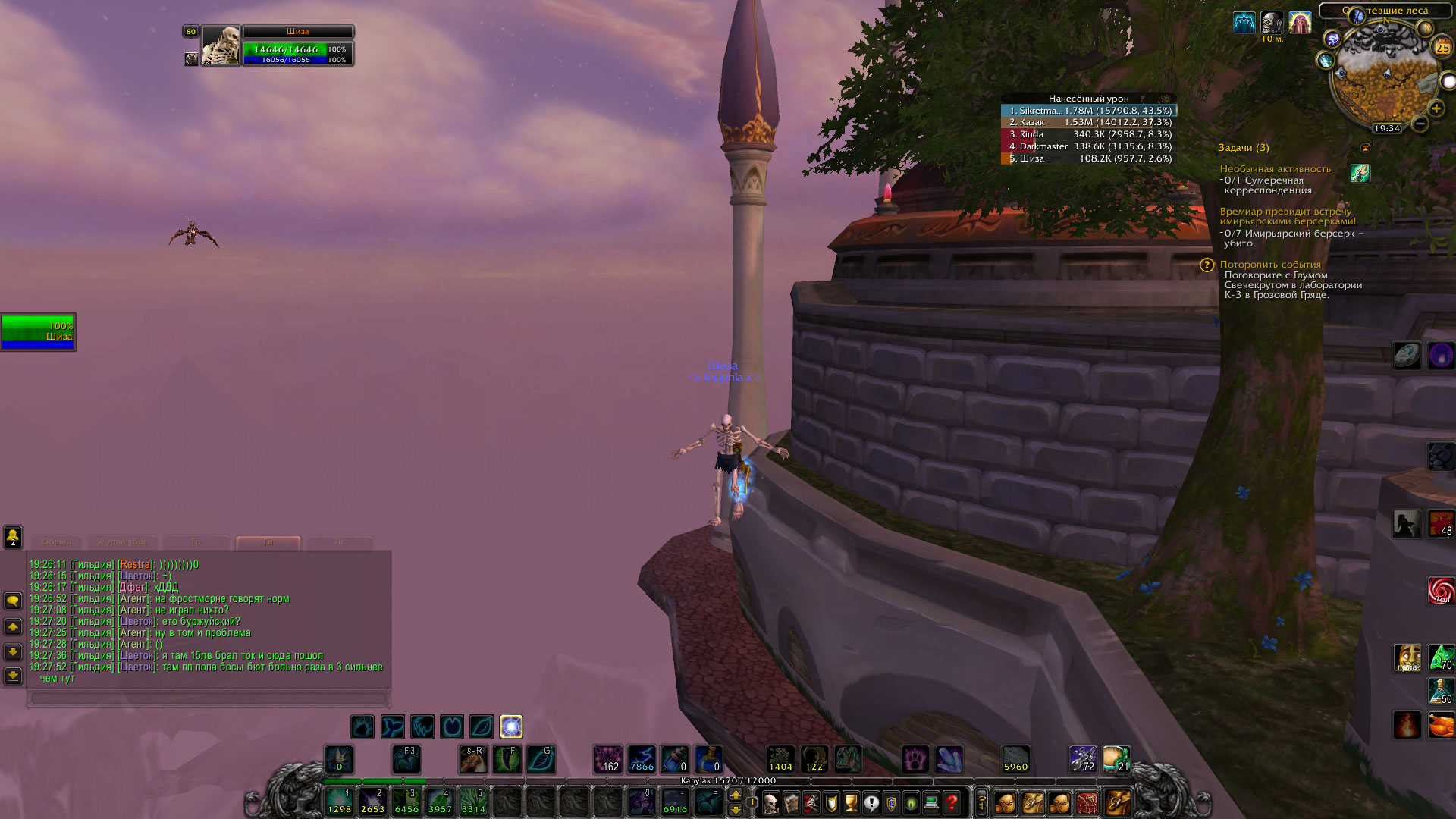The width and height of the screenshot is (1456, 819).
Task: Open the backpack bag slot
Action: [x=1118, y=802]
